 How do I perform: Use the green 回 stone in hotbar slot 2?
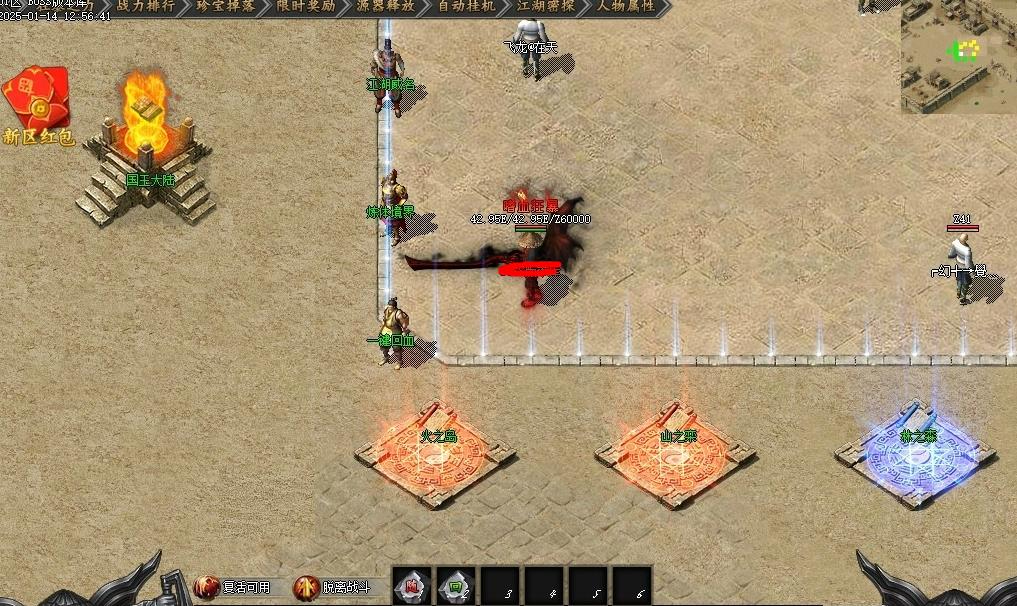tap(456, 587)
